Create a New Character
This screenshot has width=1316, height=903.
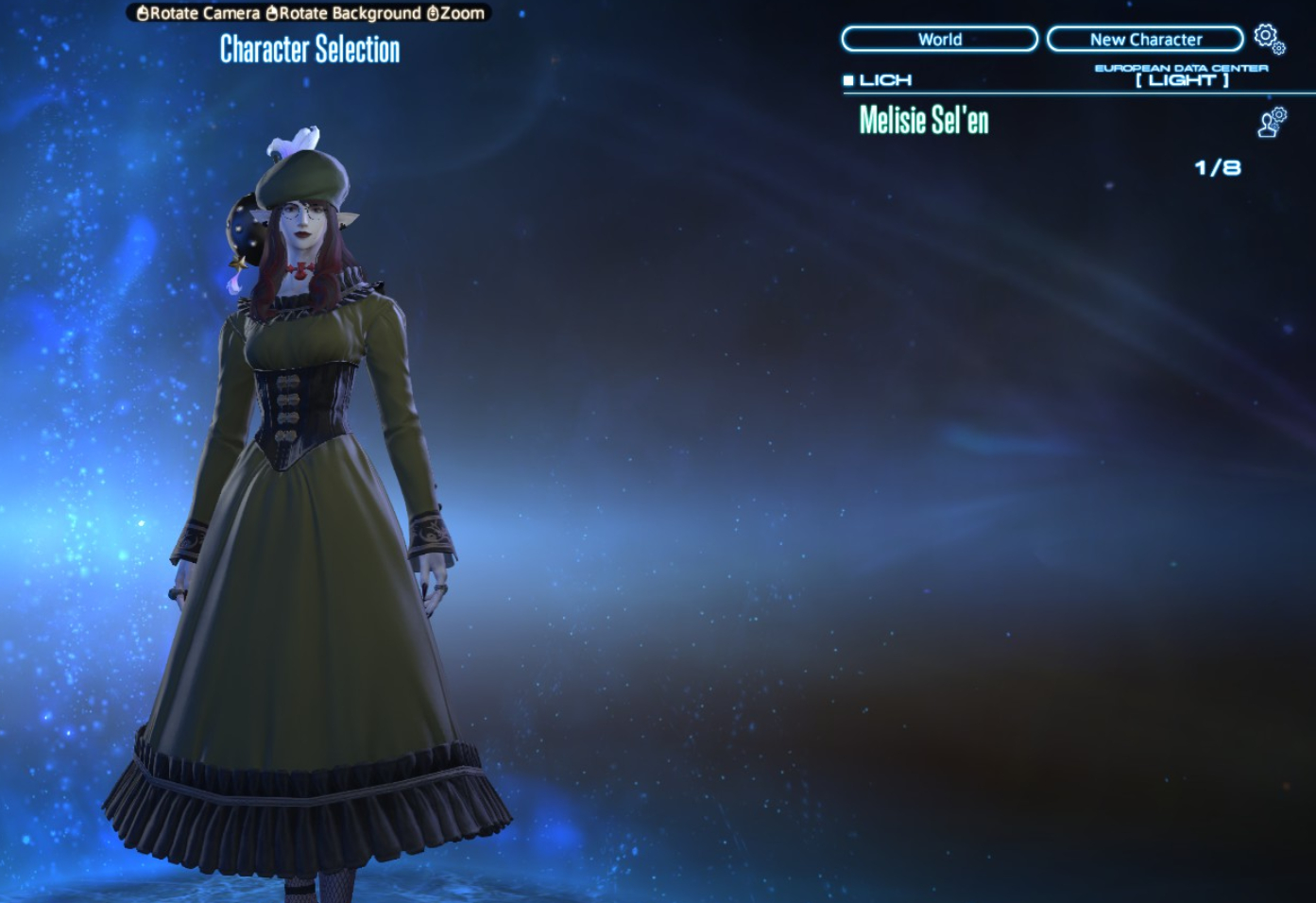click(1145, 39)
